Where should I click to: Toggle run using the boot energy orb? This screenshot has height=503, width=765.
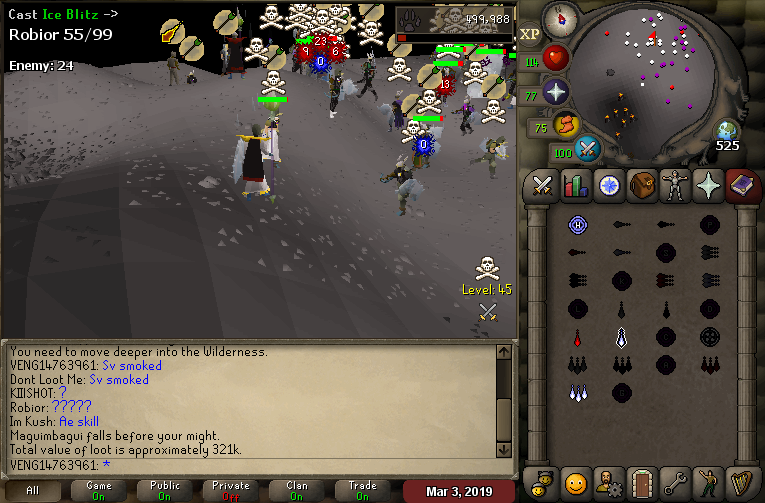tap(566, 125)
